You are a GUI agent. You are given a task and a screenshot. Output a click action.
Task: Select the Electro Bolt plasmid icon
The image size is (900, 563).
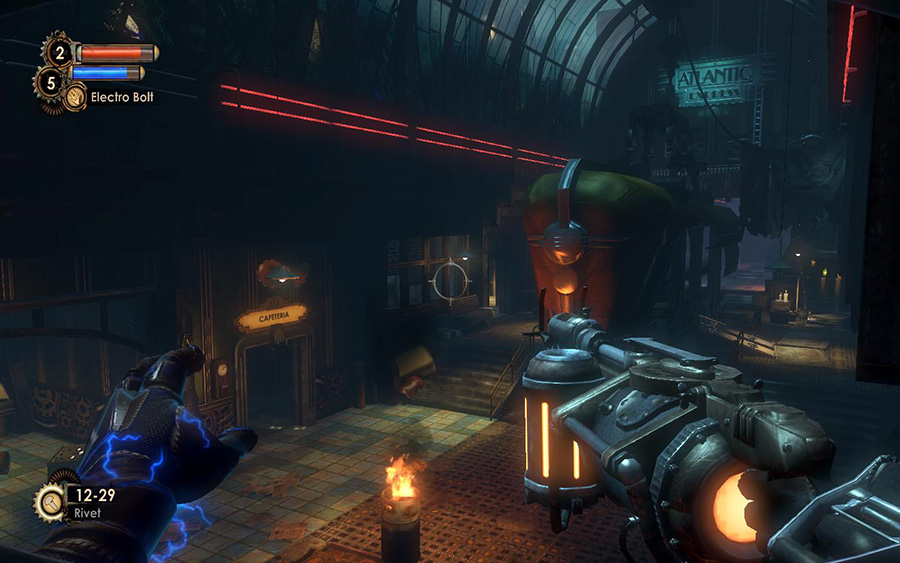(75, 97)
